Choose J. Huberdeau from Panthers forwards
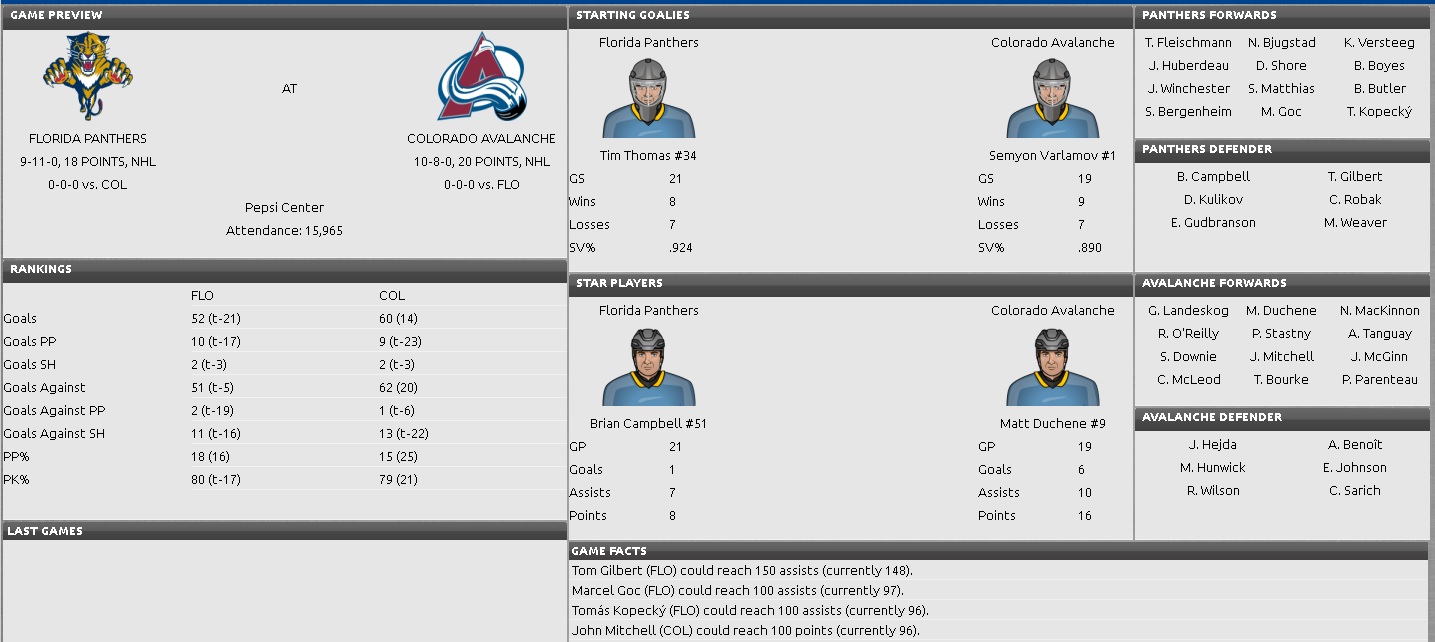This screenshot has width=1435, height=642. [x=1188, y=66]
